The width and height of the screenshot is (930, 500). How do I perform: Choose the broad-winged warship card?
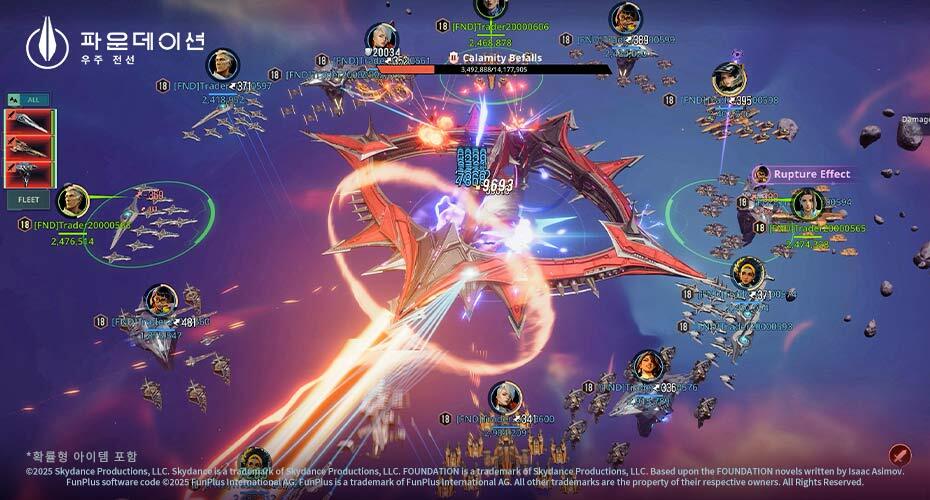coord(28,147)
